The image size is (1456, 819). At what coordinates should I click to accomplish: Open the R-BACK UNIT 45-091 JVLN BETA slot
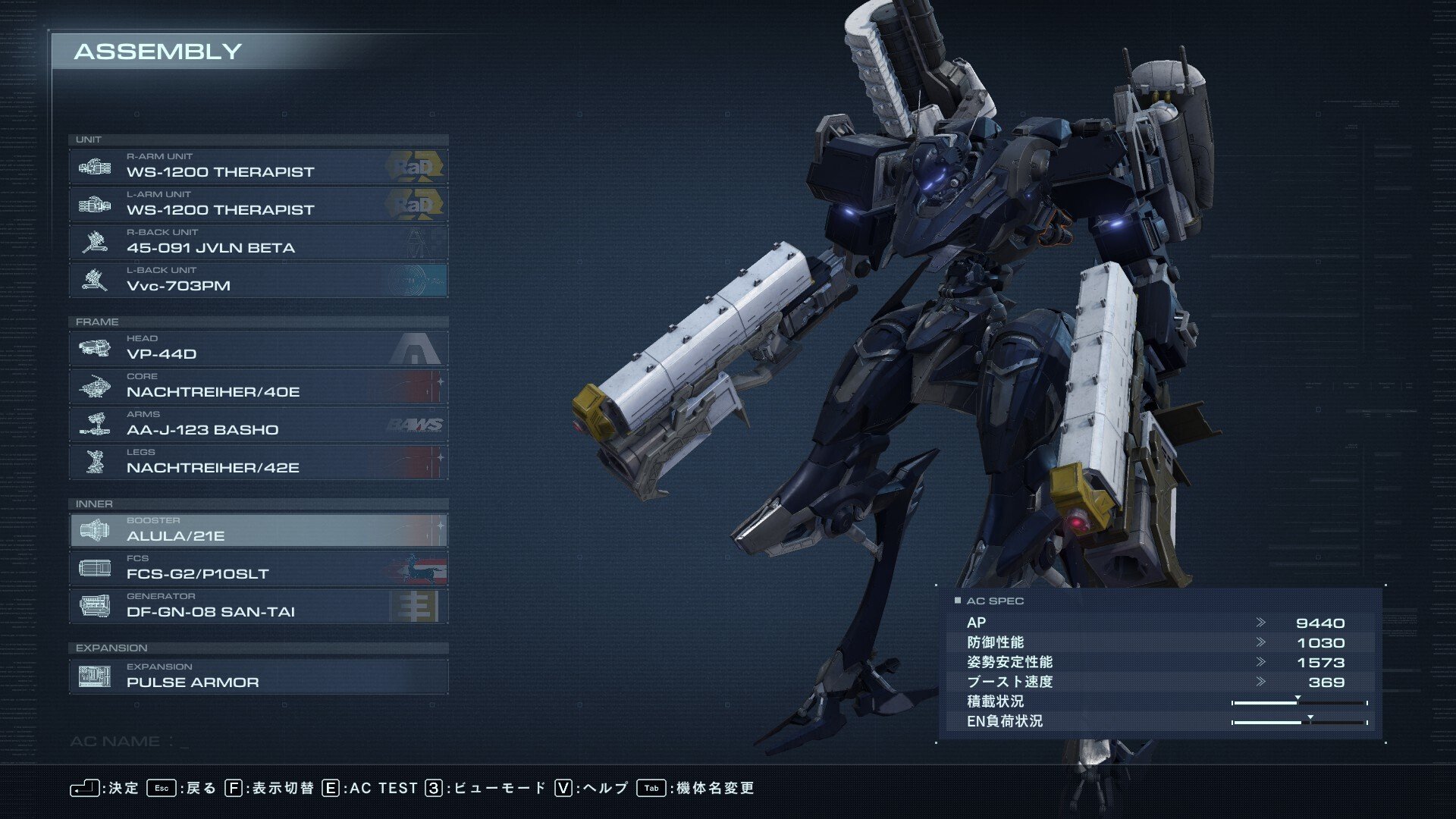click(258, 242)
